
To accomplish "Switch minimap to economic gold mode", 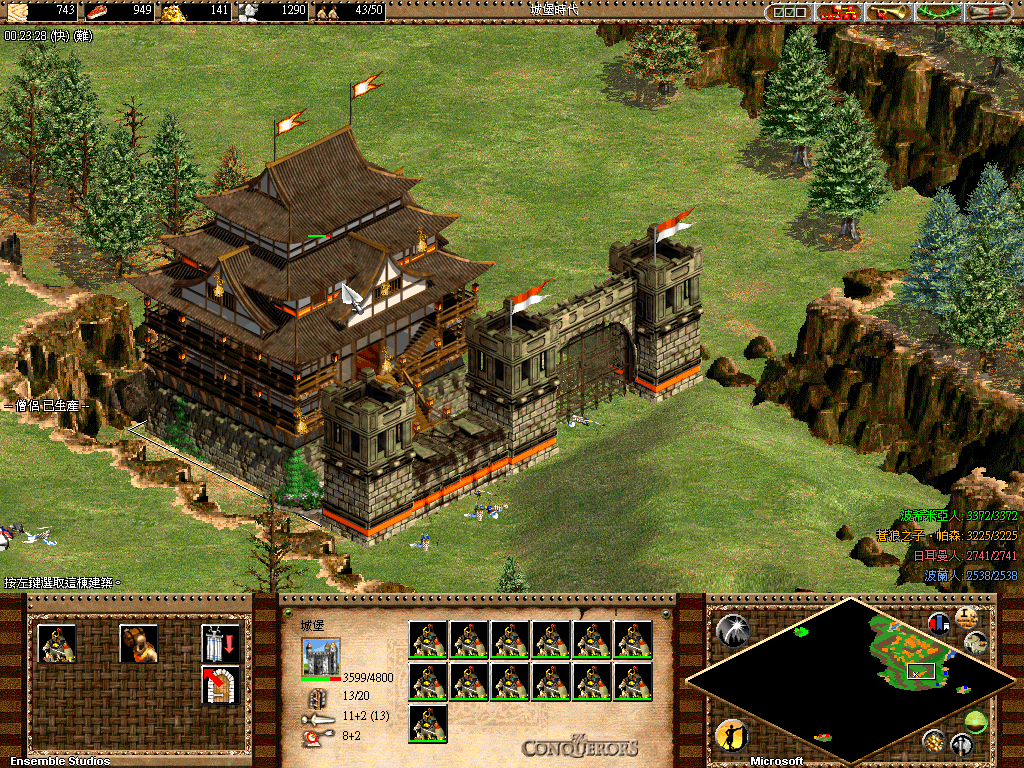I will coord(935,740).
